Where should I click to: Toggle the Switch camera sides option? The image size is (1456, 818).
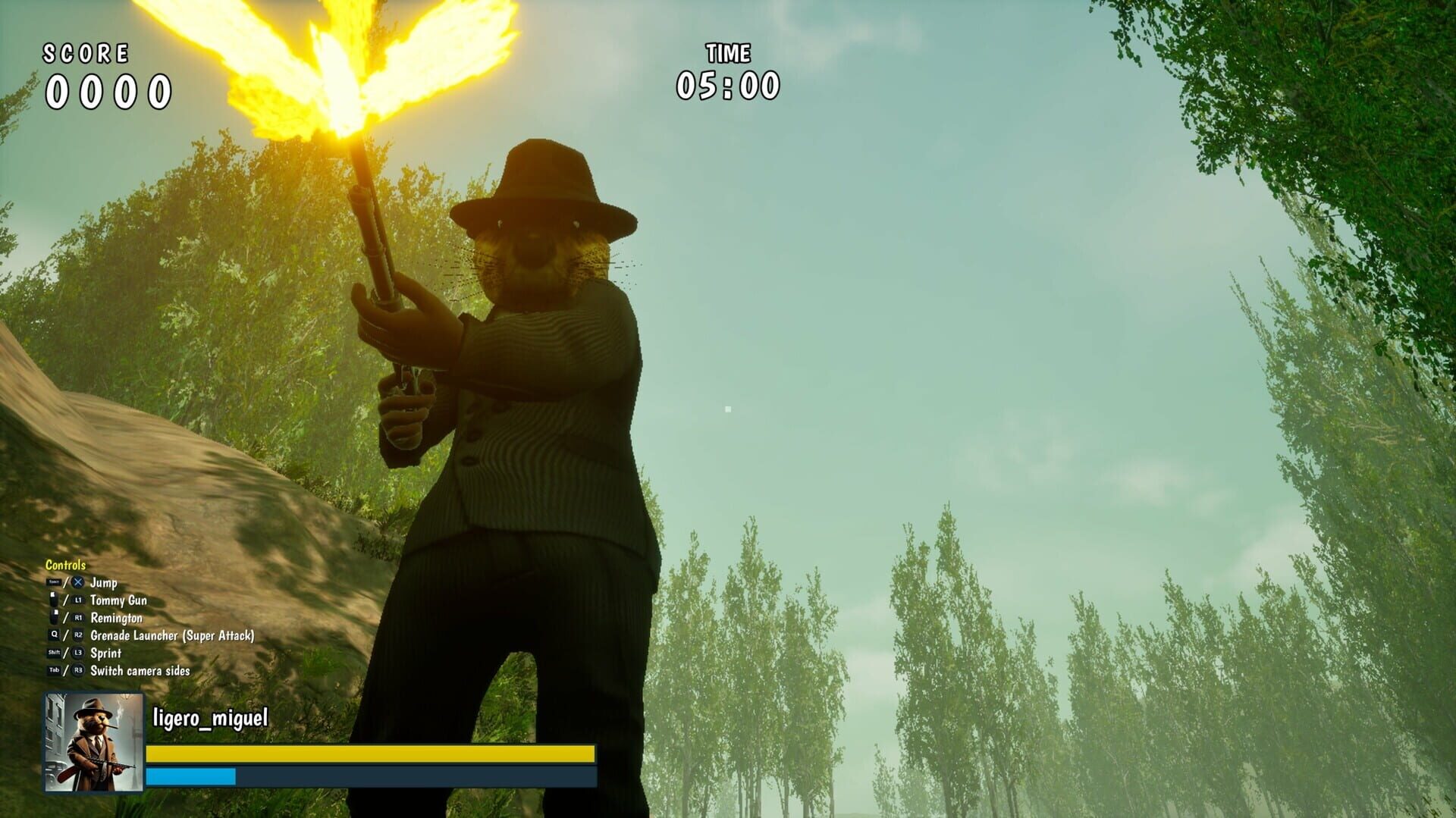pyautogui.click(x=140, y=670)
